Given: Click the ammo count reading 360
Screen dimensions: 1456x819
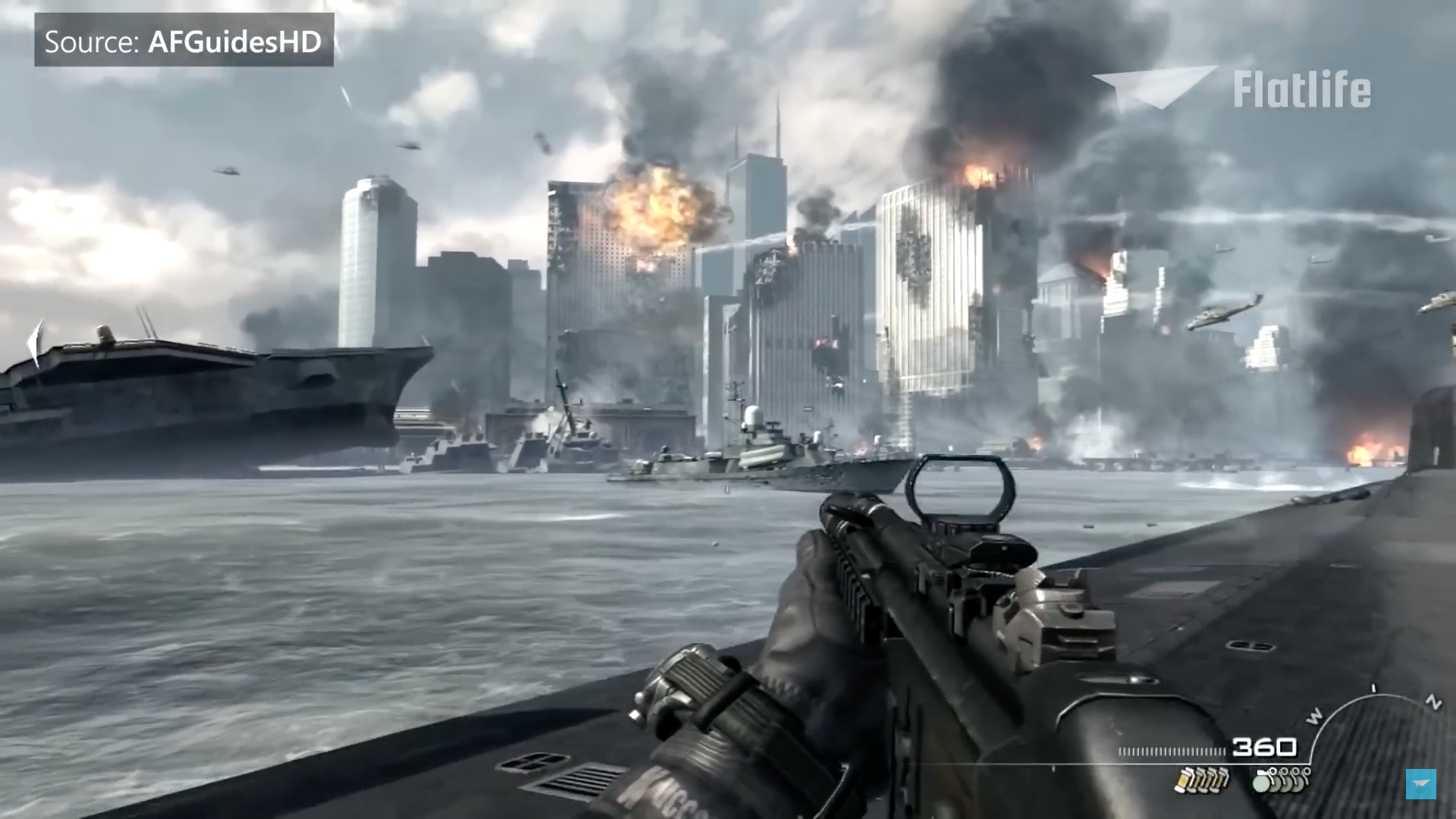Looking at the screenshot, I should [x=1265, y=747].
